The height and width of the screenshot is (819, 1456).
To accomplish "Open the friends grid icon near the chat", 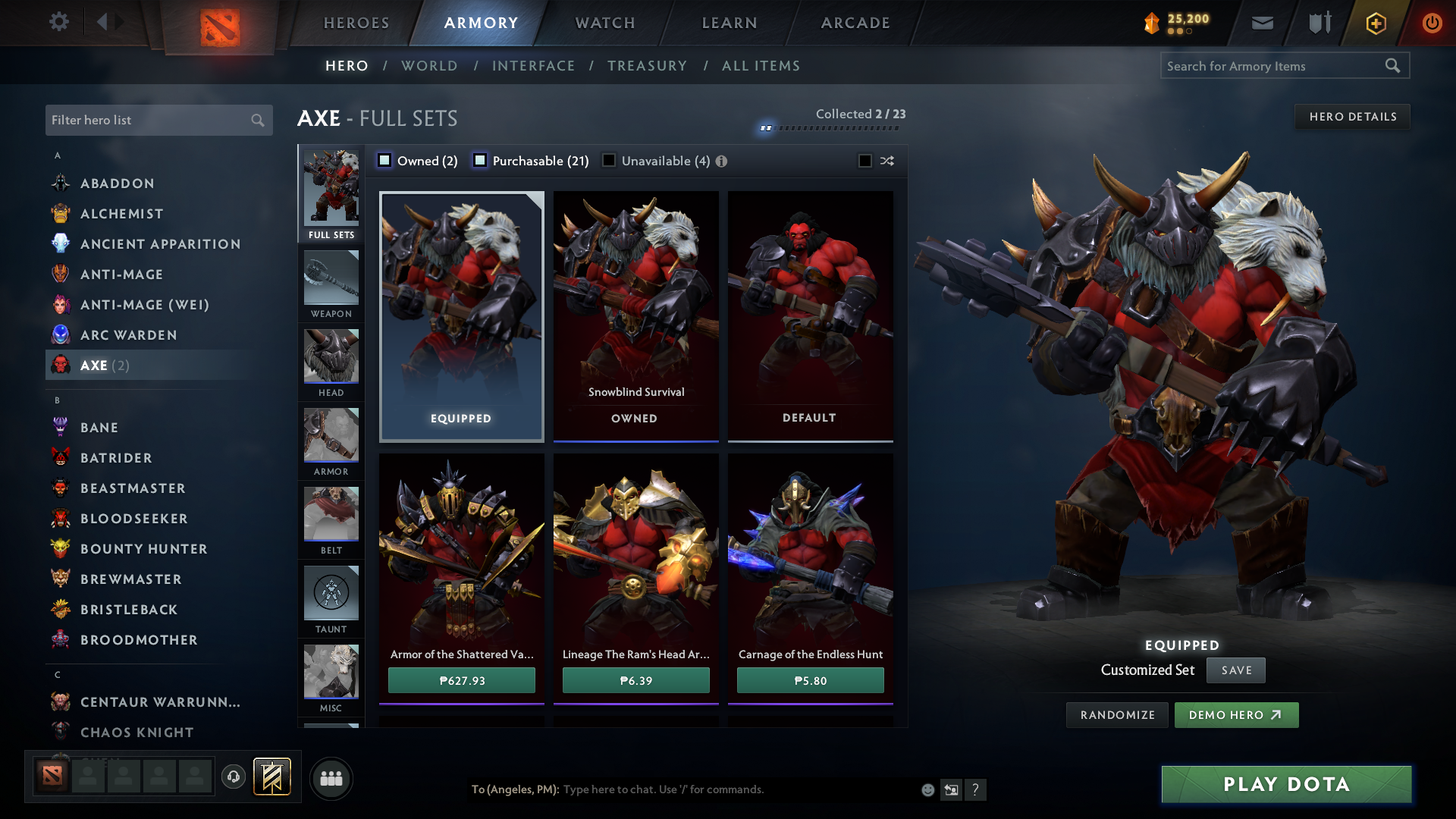I will [x=331, y=778].
